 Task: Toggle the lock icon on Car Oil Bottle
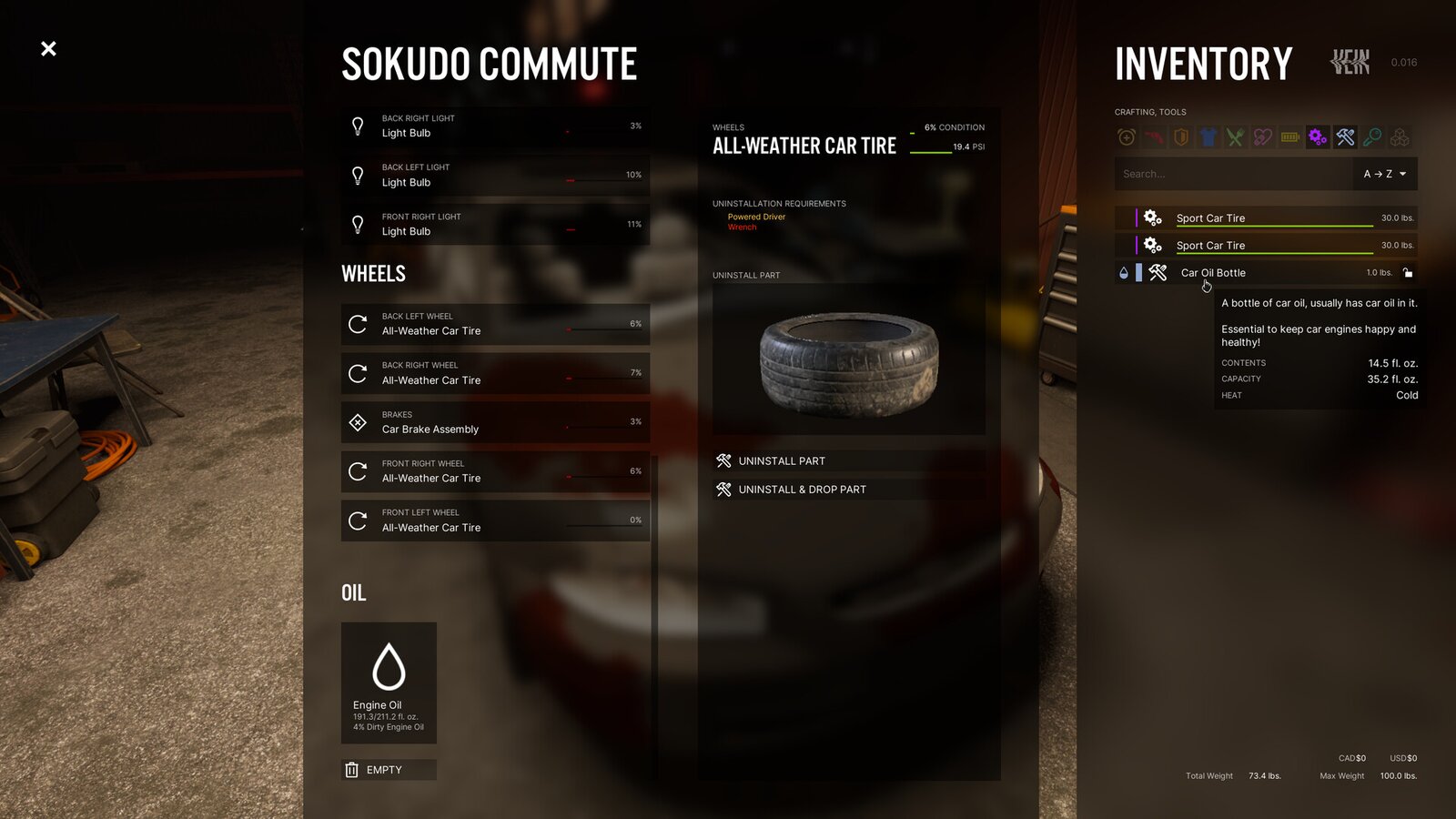click(x=1408, y=273)
